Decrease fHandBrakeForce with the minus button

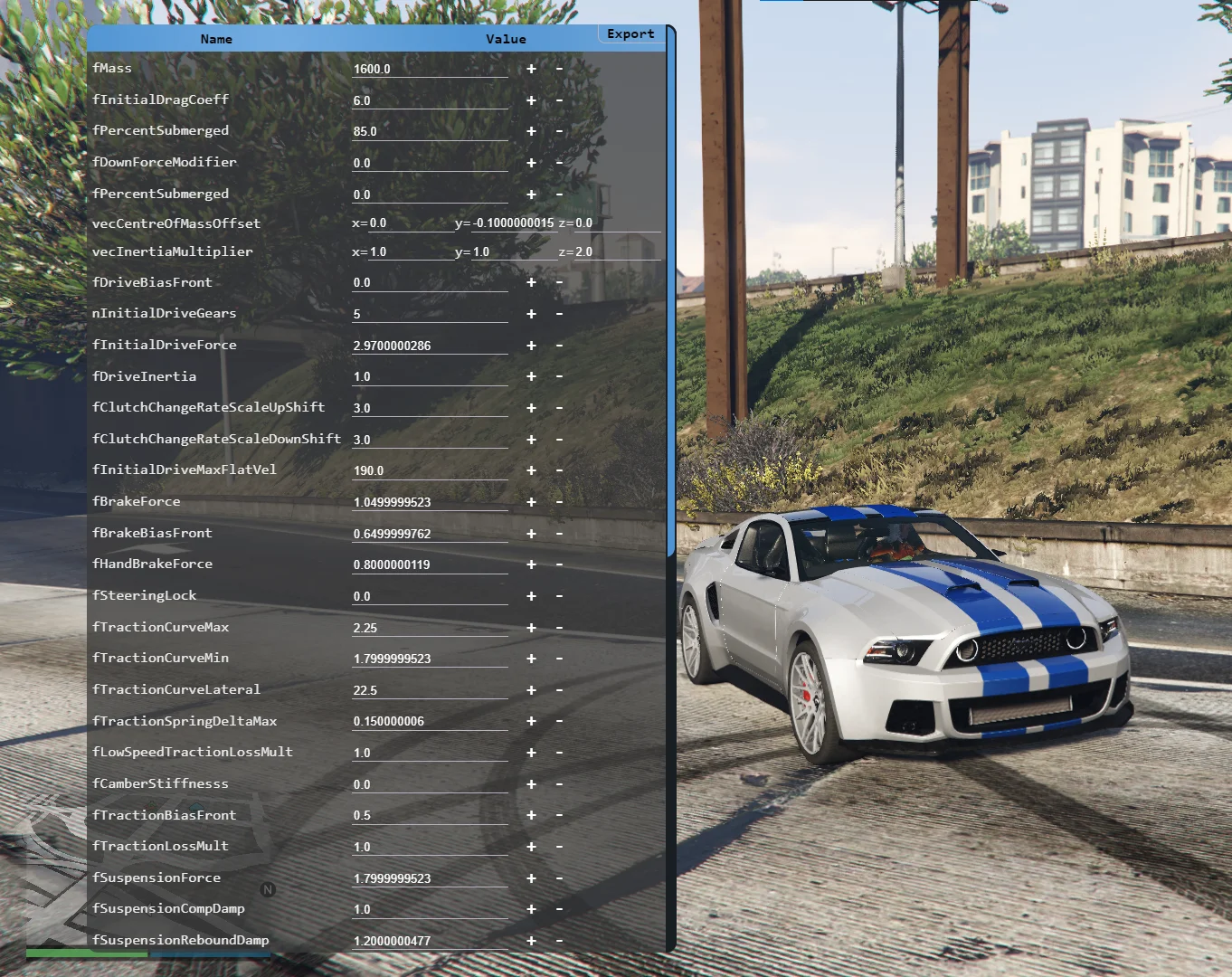click(x=559, y=564)
